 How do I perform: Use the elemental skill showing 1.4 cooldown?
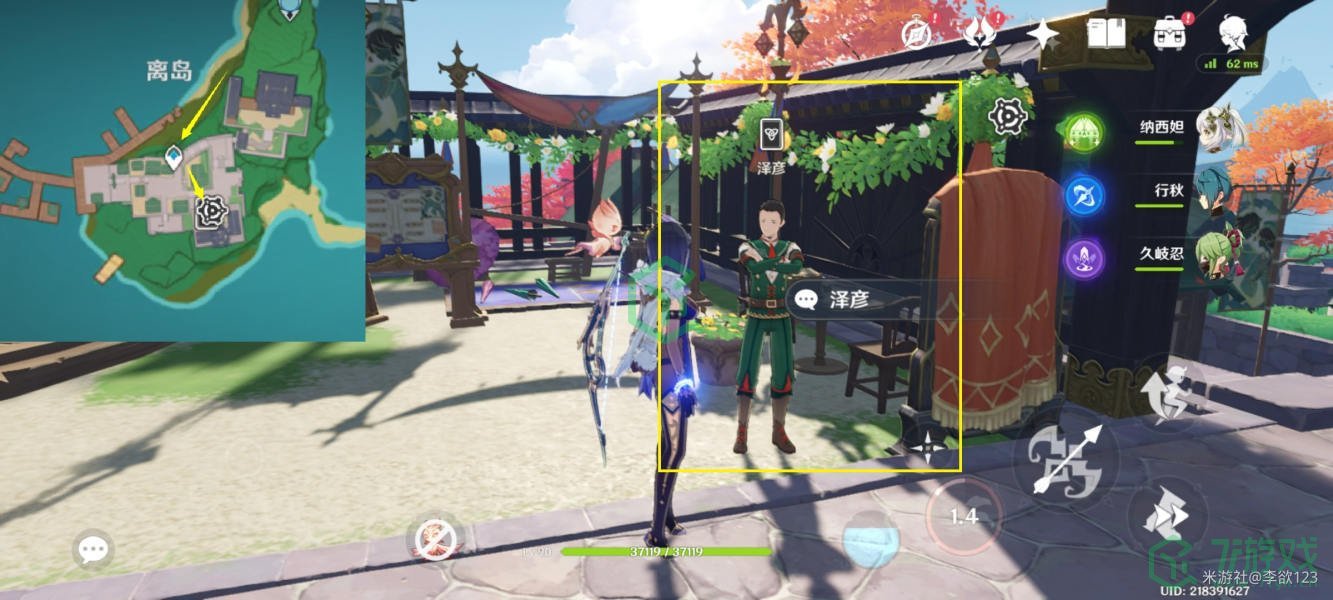pos(964,515)
